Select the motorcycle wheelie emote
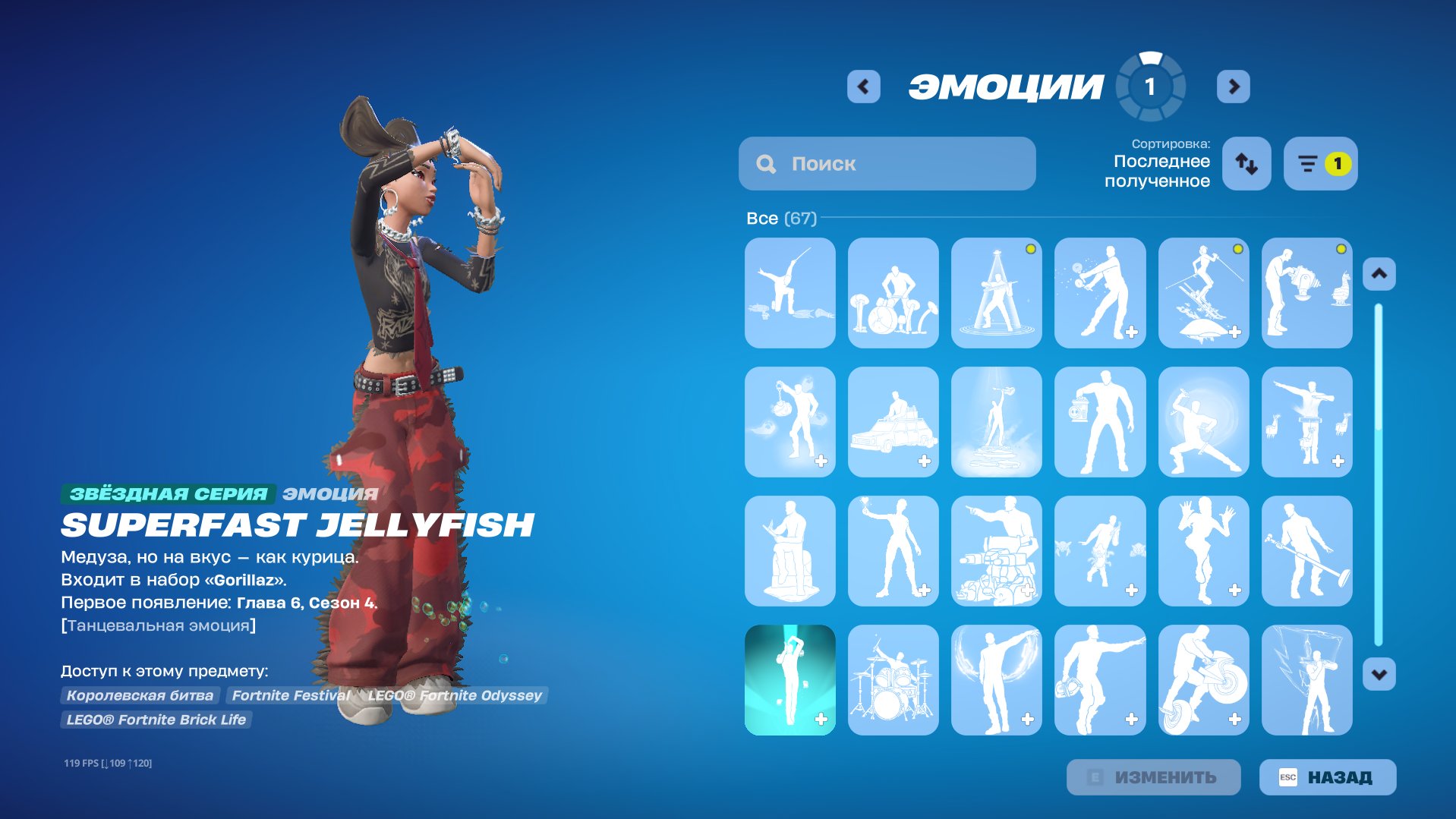 click(x=1204, y=681)
